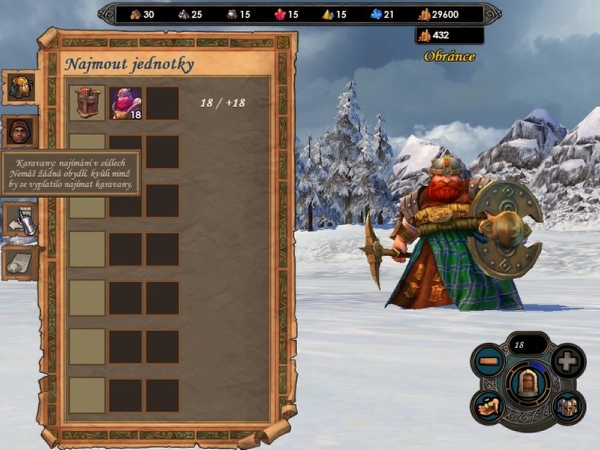Click the three helmeted soldiers button
Viewport: 600px width, 450px height.
point(566,405)
